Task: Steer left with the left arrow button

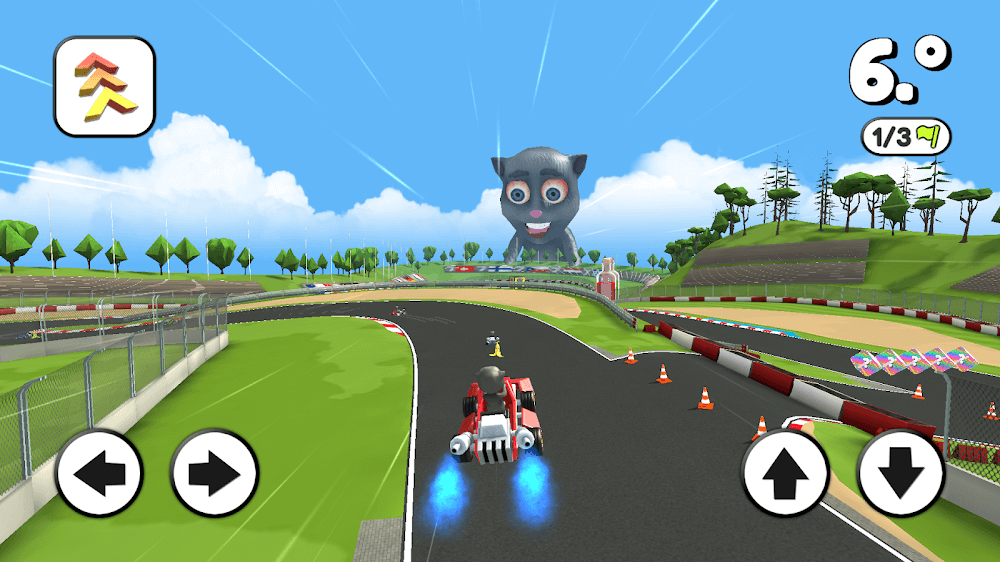Action: coord(99,473)
